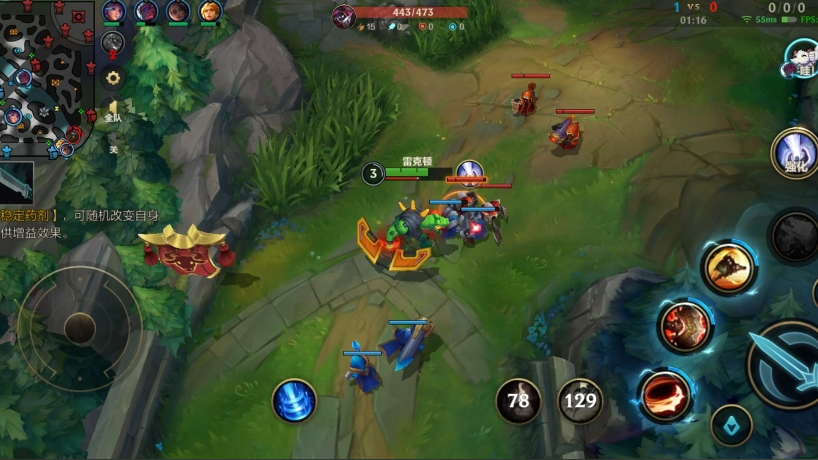Select the orange-haired ally portrait
Viewport: 818px width, 460px height.
210,12
